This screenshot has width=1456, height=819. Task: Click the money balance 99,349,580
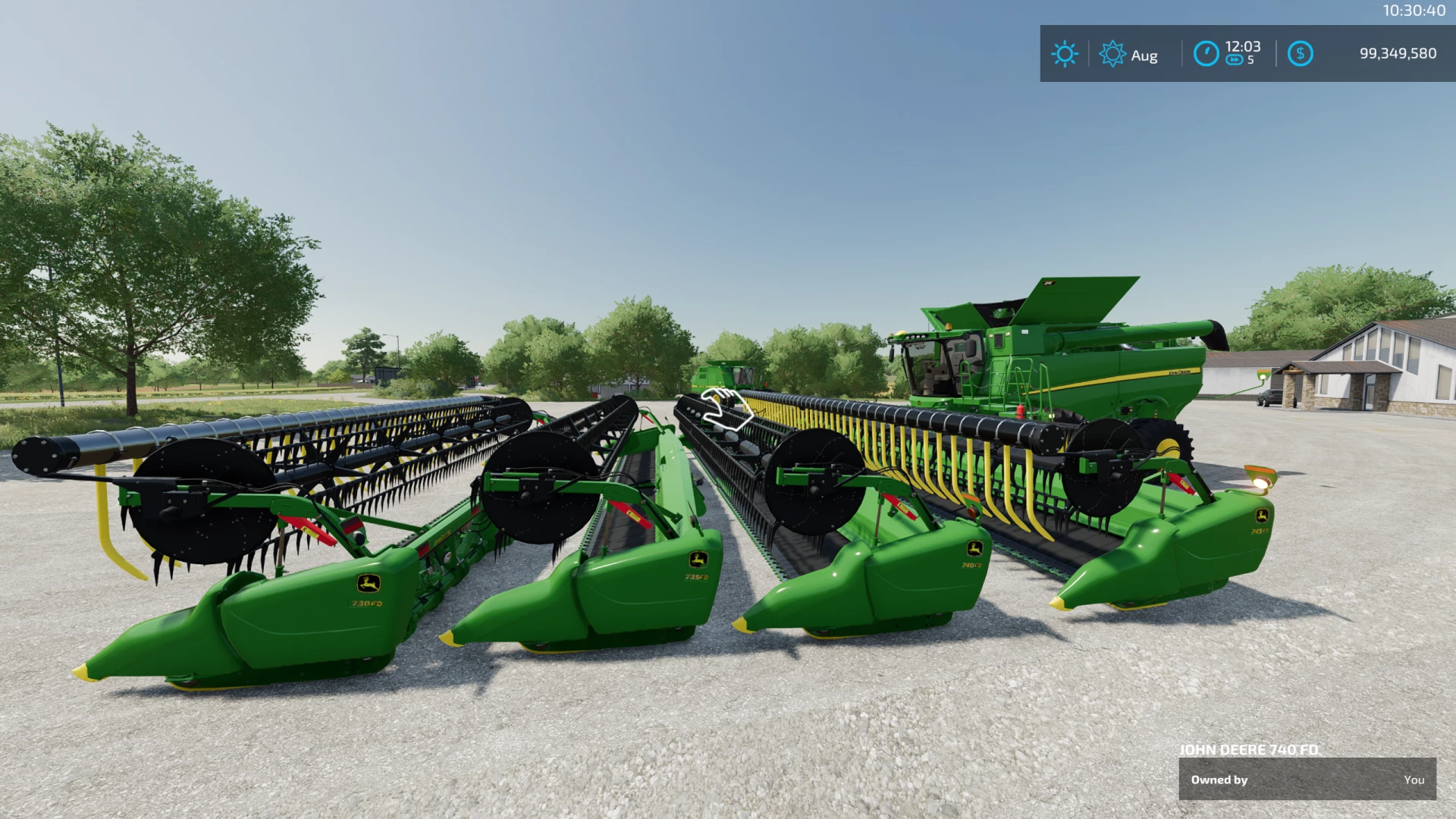tap(1399, 53)
